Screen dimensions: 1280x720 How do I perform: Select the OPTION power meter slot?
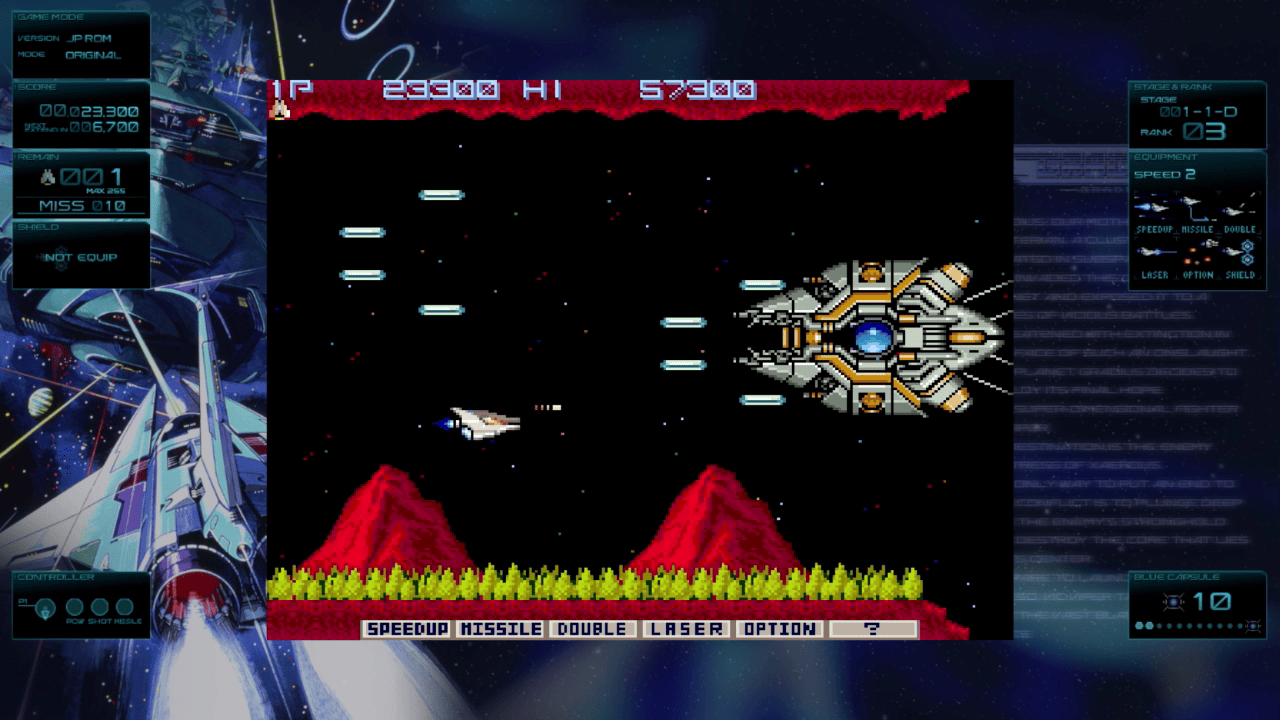[x=779, y=629]
